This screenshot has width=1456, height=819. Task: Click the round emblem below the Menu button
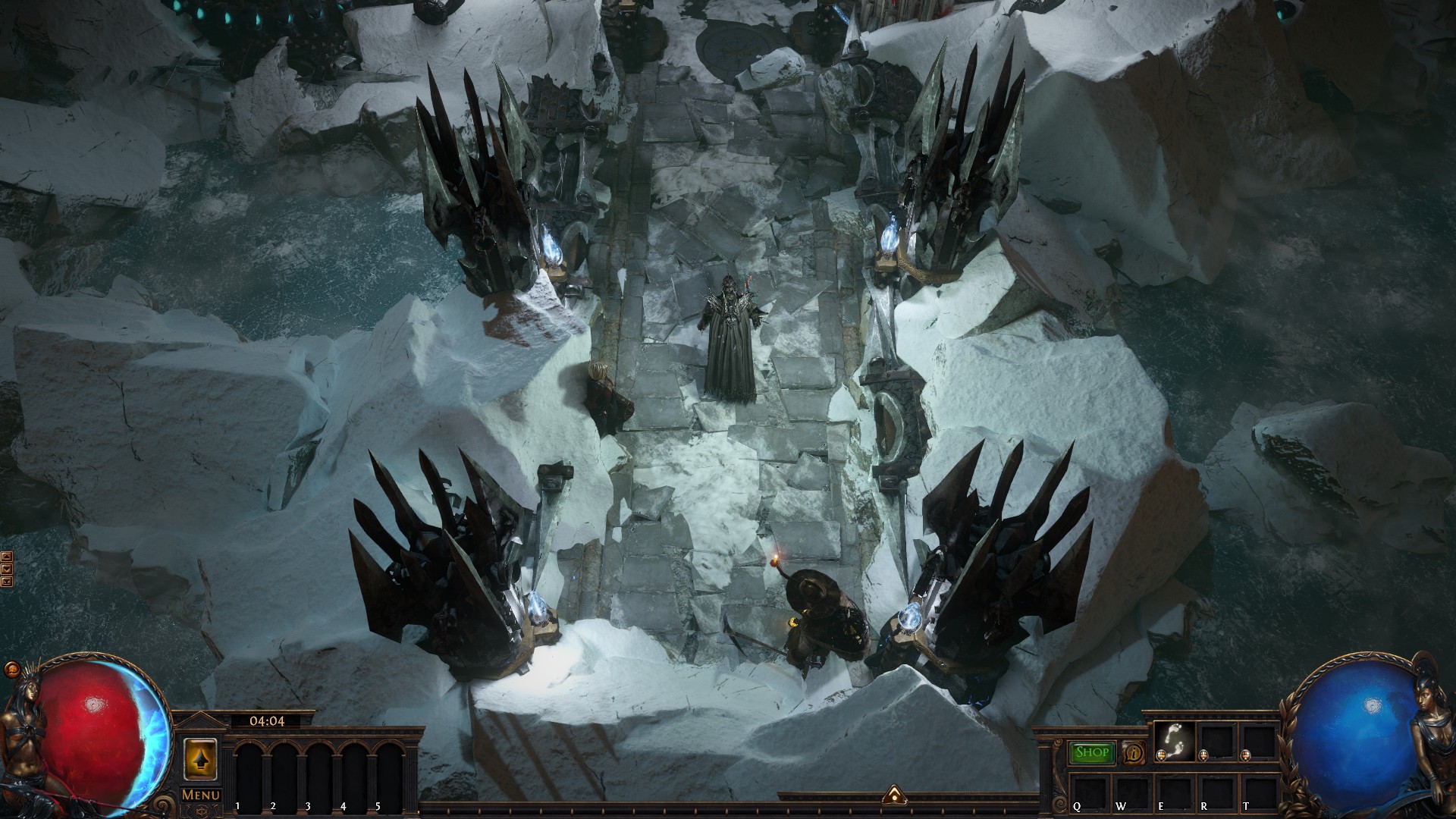point(201,811)
